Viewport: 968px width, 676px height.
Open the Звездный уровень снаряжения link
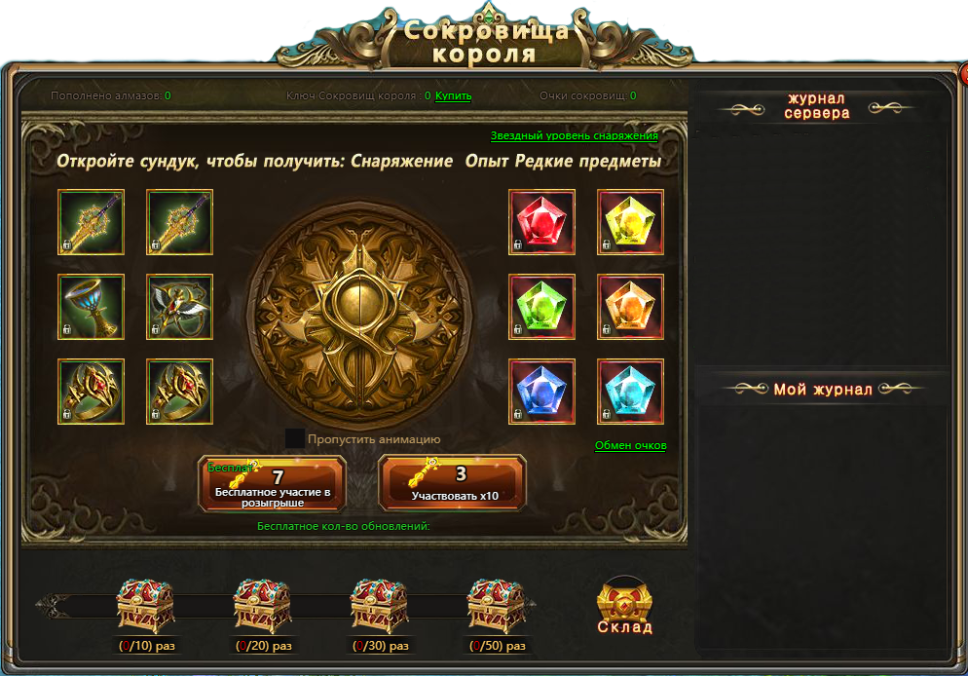(574, 136)
